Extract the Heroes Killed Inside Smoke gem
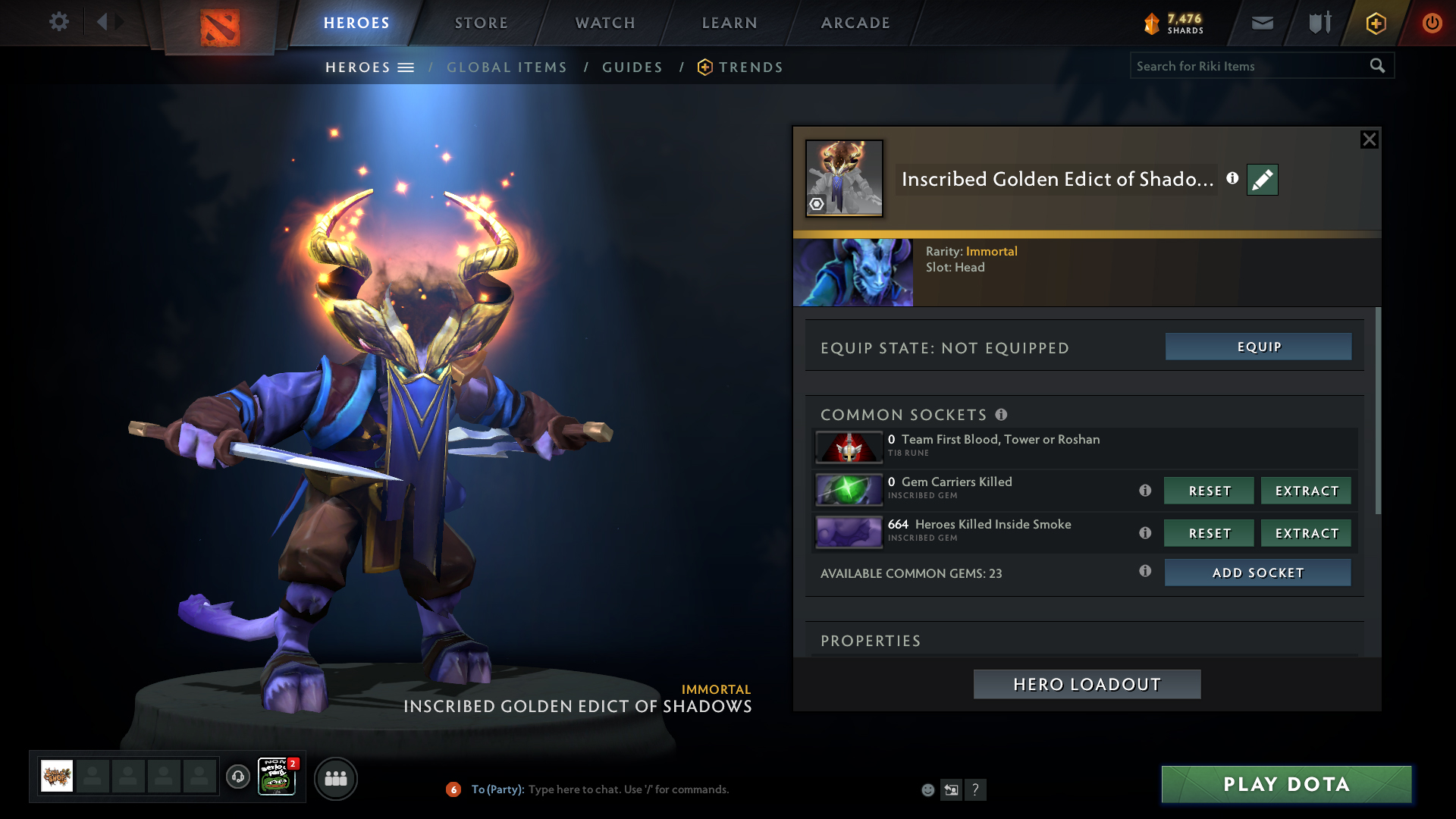The height and width of the screenshot is (819, 1456). 1306,533
